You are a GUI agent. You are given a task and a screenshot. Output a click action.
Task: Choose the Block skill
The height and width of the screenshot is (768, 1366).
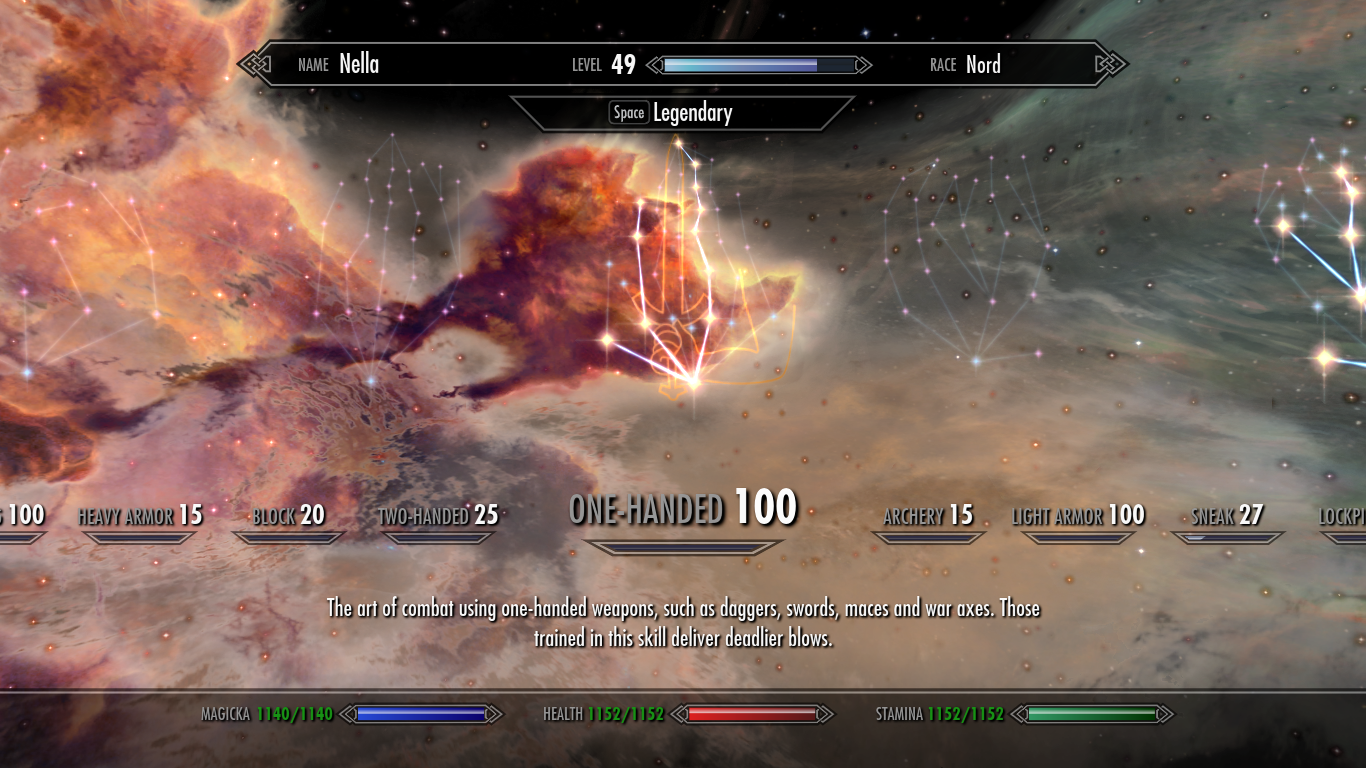pos(288,516)
